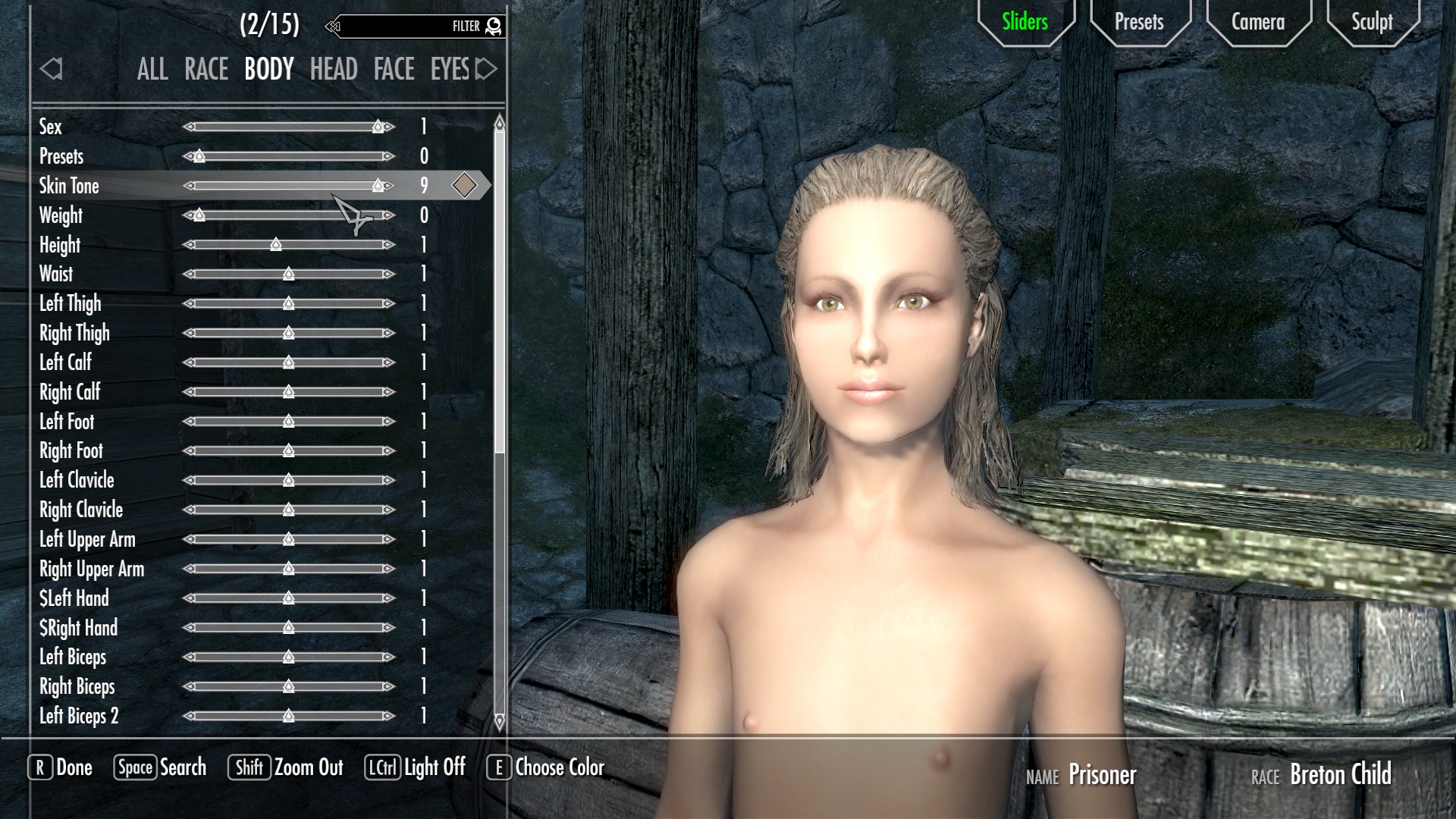Switch to the RACE category
The image size is (1456, 819).
(206, 70)
